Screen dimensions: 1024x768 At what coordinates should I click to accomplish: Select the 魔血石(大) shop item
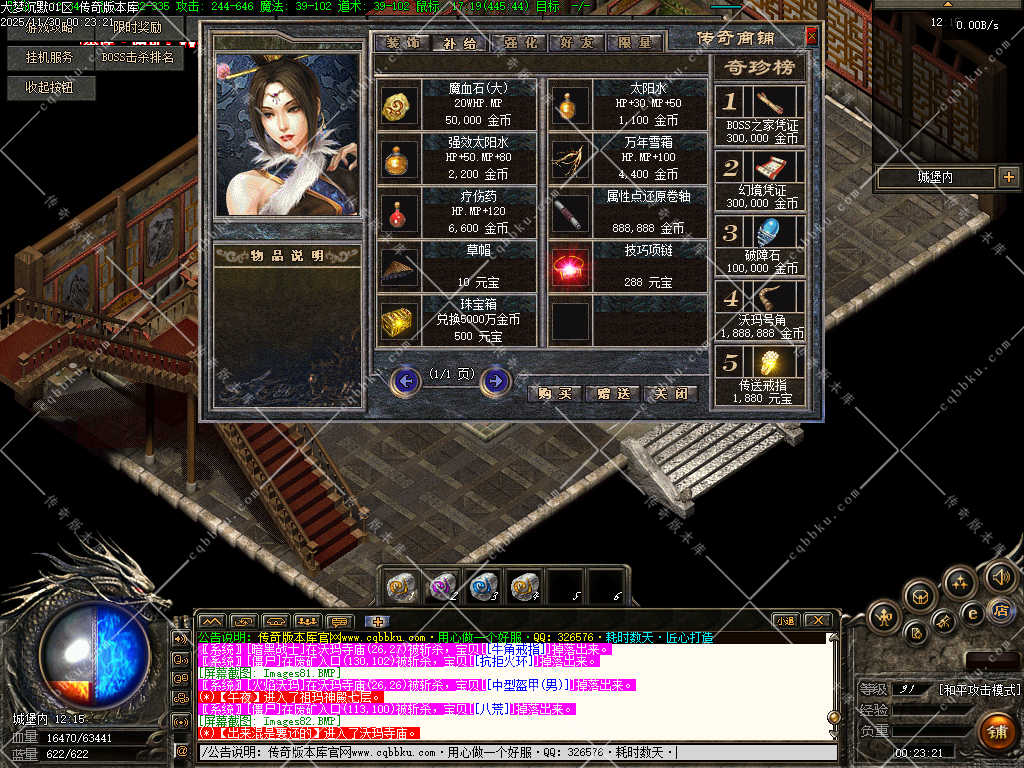pyautogui.click(x=399, y=104)
